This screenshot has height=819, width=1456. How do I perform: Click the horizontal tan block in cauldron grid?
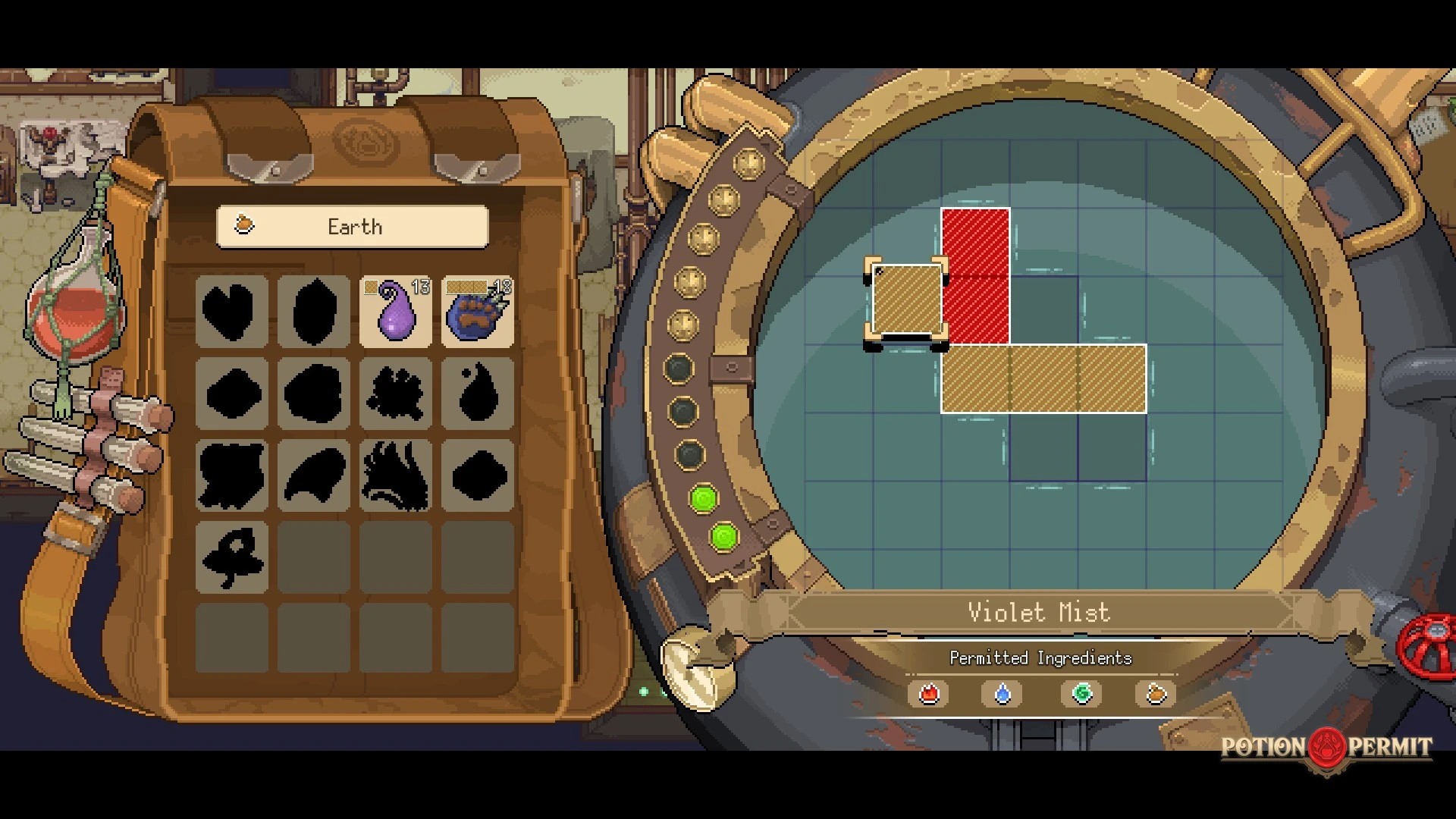pos(1043,378)
